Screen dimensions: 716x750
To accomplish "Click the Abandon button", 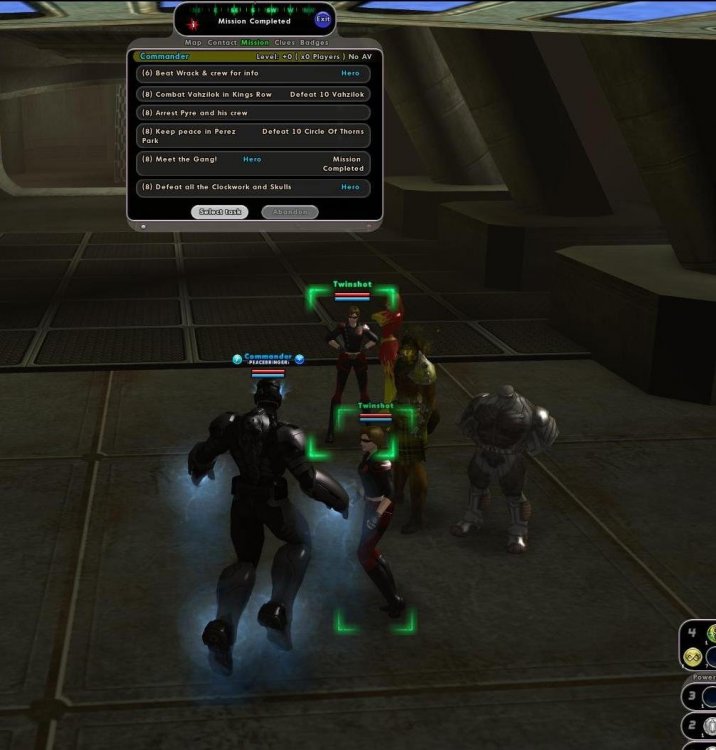I will (290, 212).
